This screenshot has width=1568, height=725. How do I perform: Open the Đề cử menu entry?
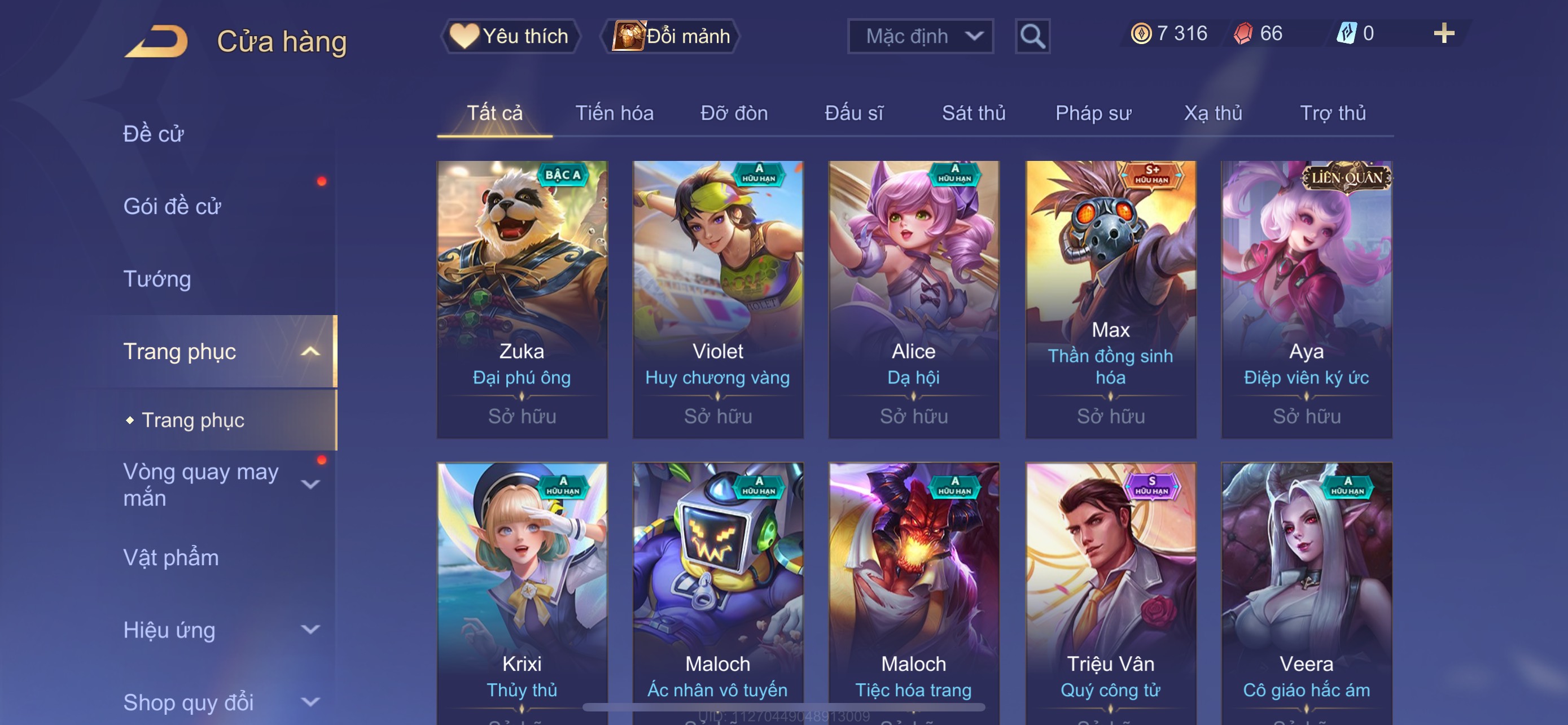click(x=154, y=134)
